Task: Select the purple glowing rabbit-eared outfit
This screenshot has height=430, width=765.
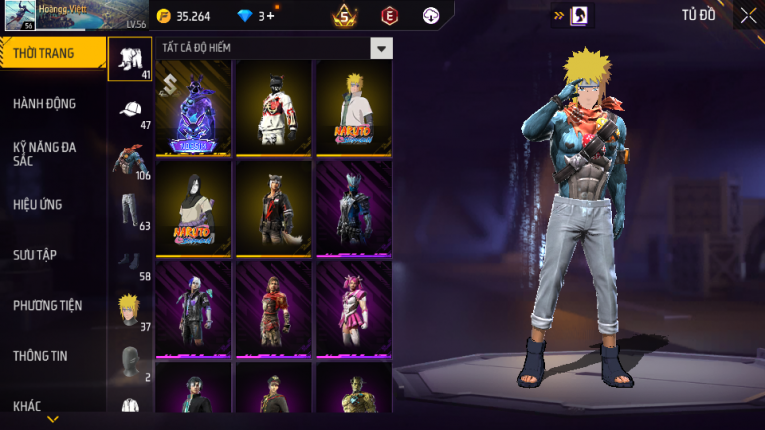Action: coord(194,107)
